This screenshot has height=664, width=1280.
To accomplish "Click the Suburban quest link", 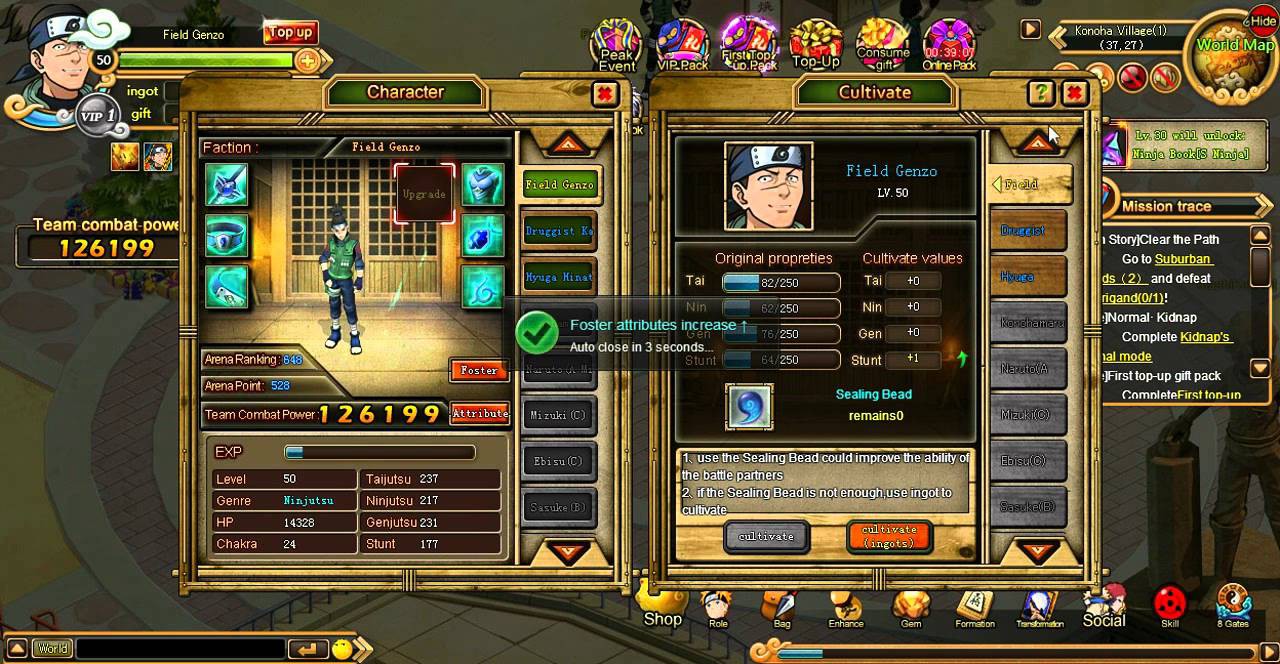I will 1183,259.
